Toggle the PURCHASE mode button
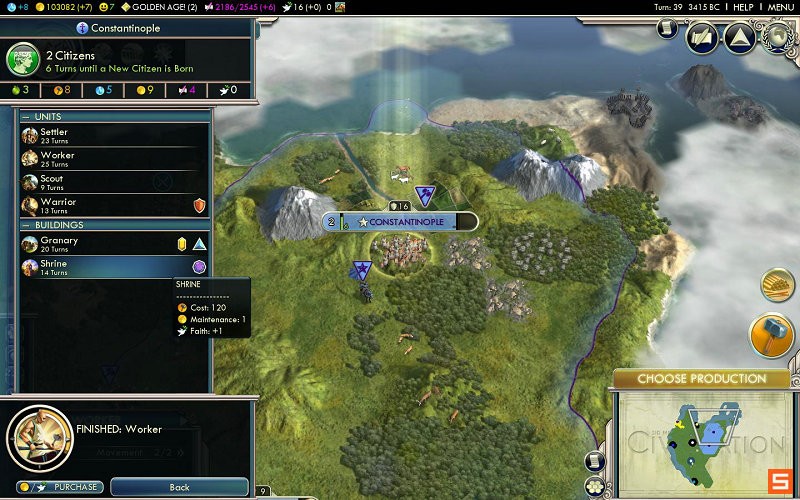Screen dimensions: 800x500 [62, 487]
